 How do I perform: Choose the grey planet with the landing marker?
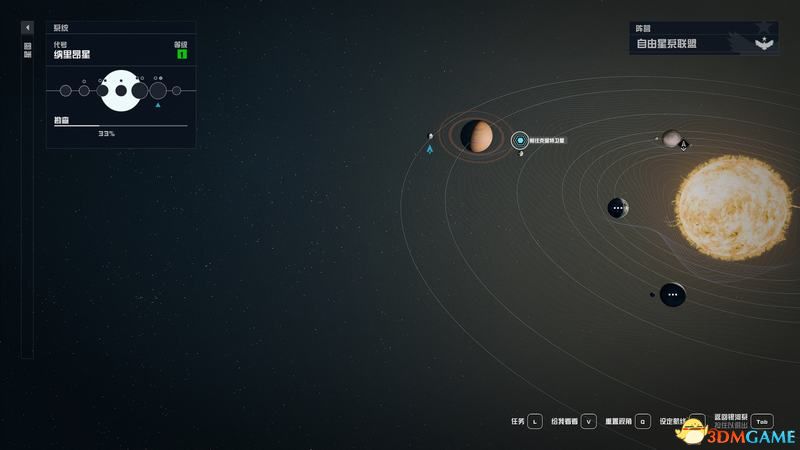(x=671, y=138)
